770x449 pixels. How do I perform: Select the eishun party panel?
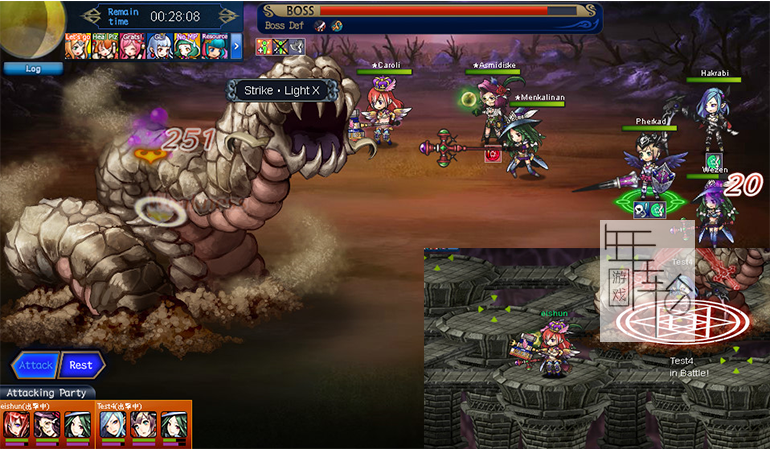pyautogui.click(x=47, y=424)
